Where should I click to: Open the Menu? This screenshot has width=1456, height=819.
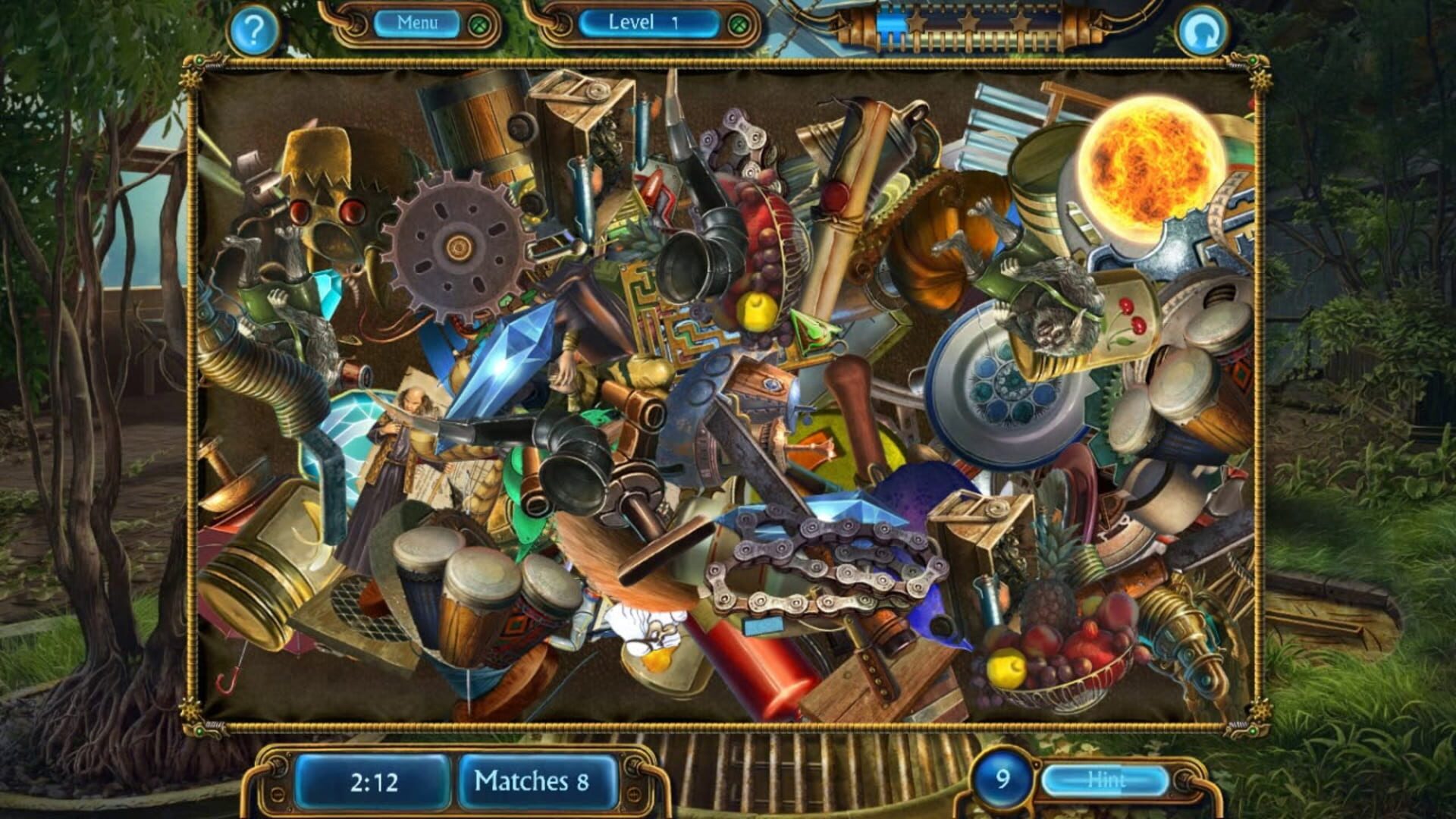[418, 23]
